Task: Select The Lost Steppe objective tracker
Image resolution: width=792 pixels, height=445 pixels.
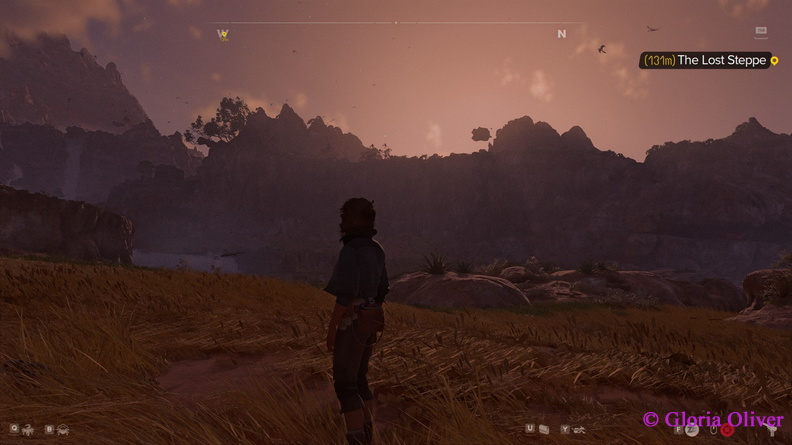Action: click(x=707, y=61)
